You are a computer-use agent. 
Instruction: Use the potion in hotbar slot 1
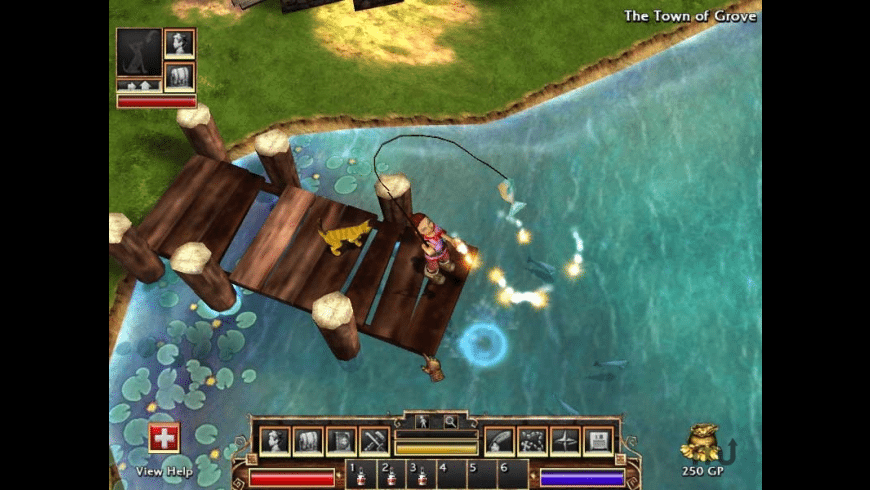pos(361,476)
